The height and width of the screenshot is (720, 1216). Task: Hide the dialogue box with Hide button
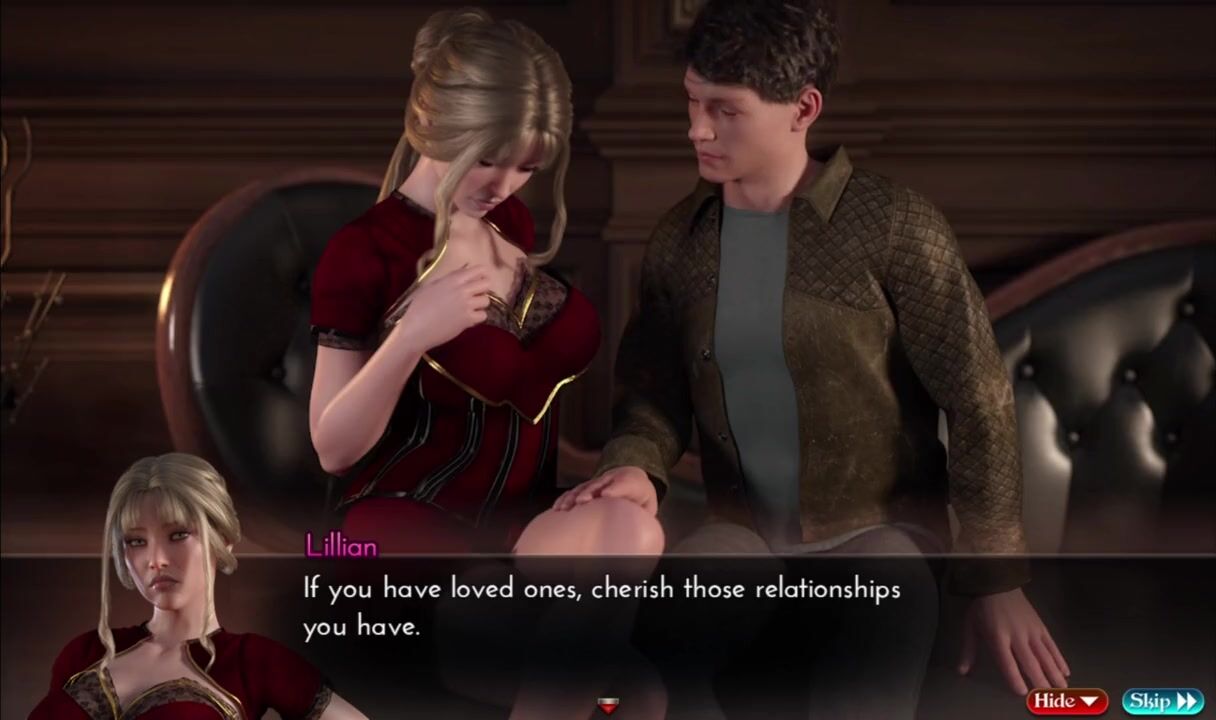(x=1066, y=701)
